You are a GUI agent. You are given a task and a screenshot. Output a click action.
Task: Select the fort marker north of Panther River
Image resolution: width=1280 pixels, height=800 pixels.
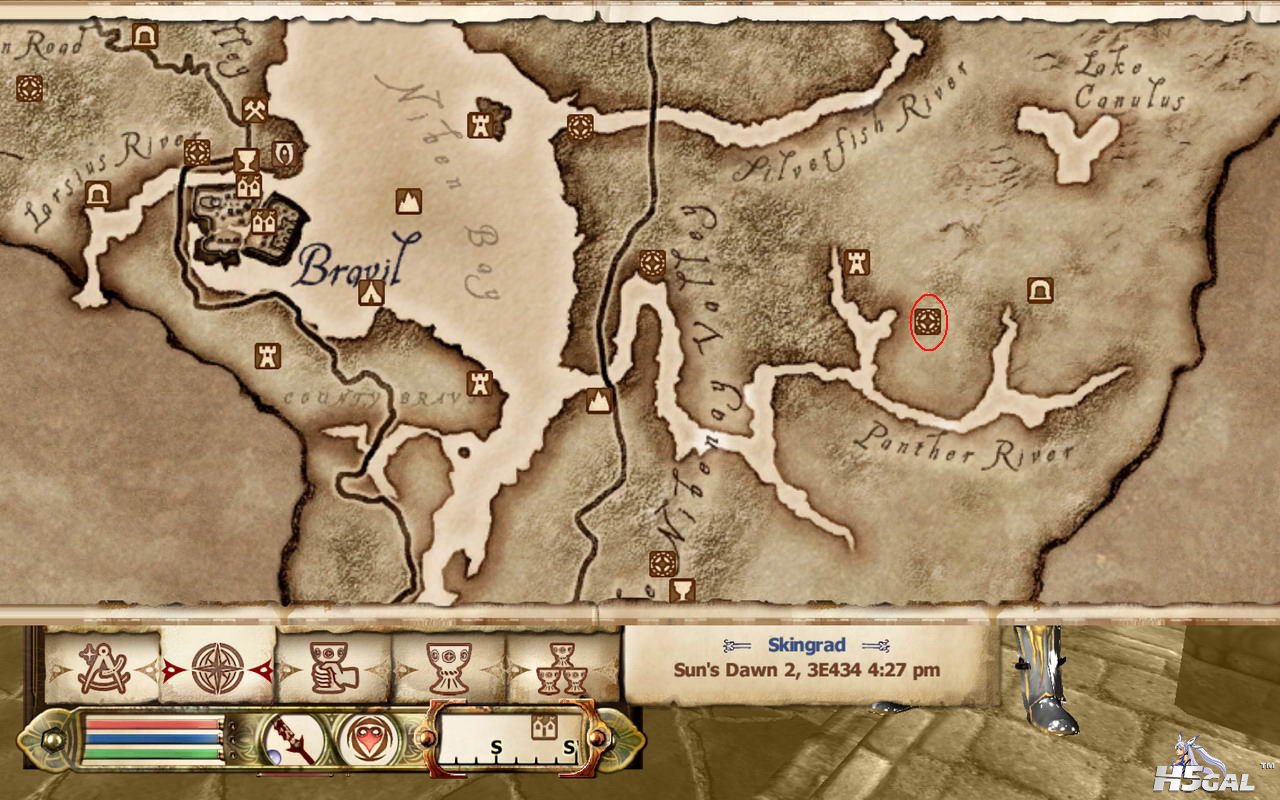point(857,261)
